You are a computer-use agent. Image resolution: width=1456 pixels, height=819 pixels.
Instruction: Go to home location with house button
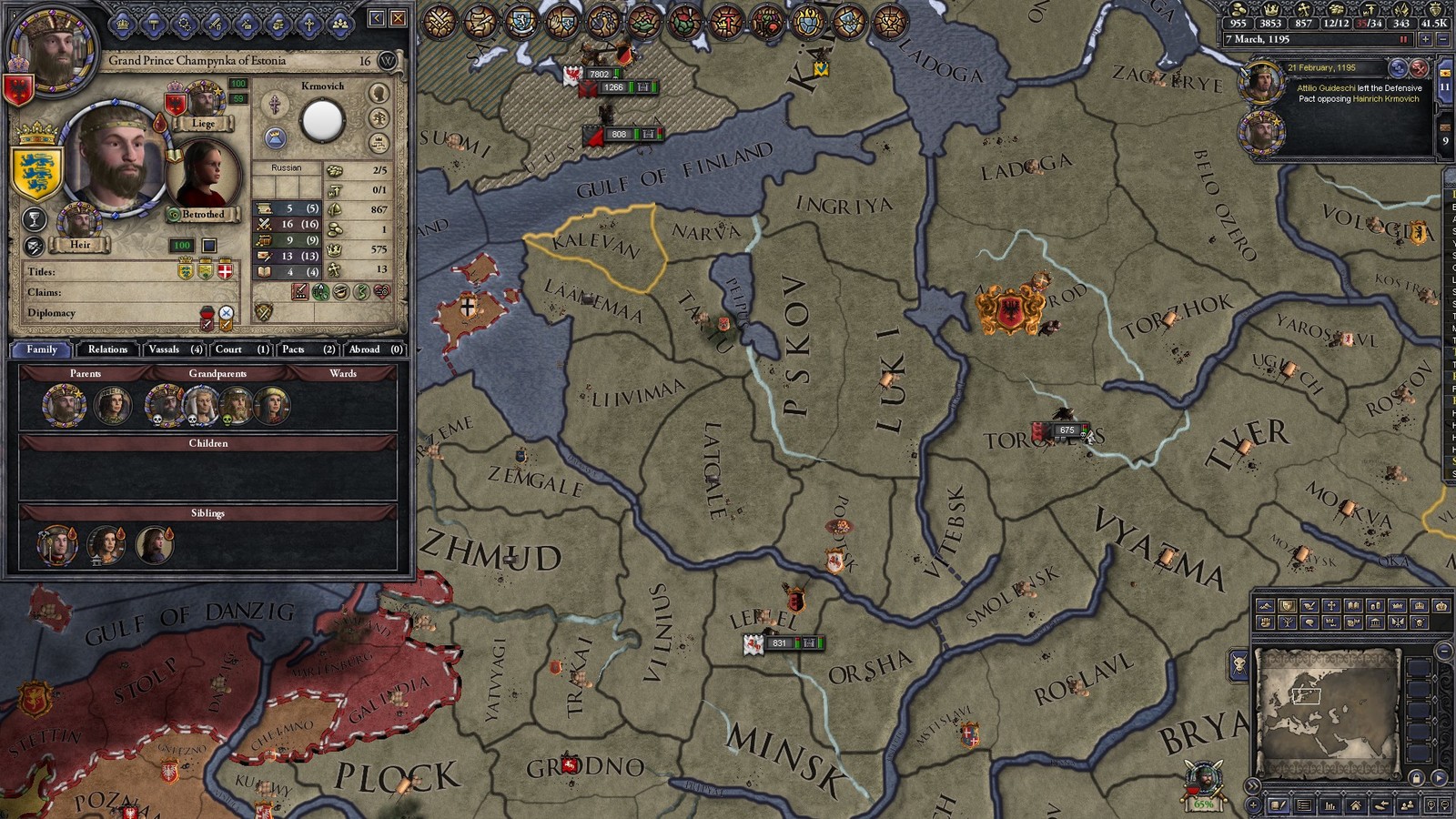click(x=1356, y=805)
